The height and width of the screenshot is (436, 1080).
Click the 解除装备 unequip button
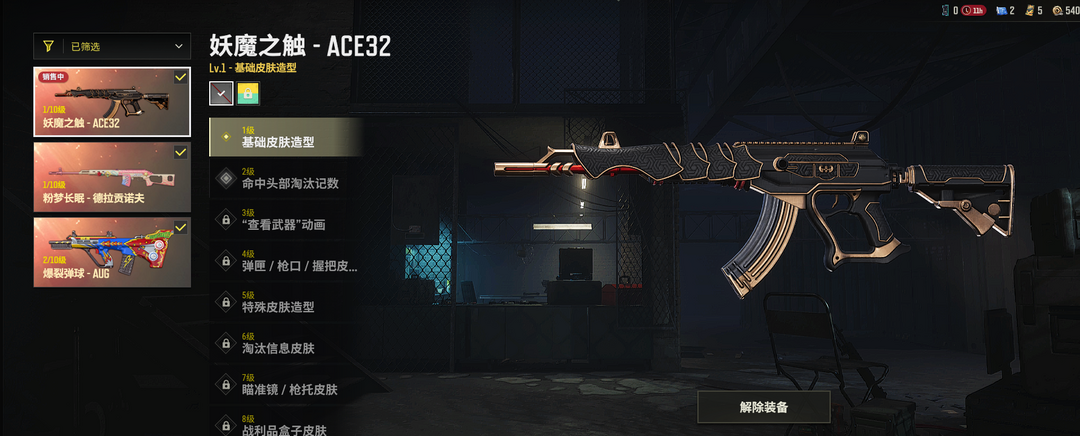pyautogui.click(x=764, y=407)
